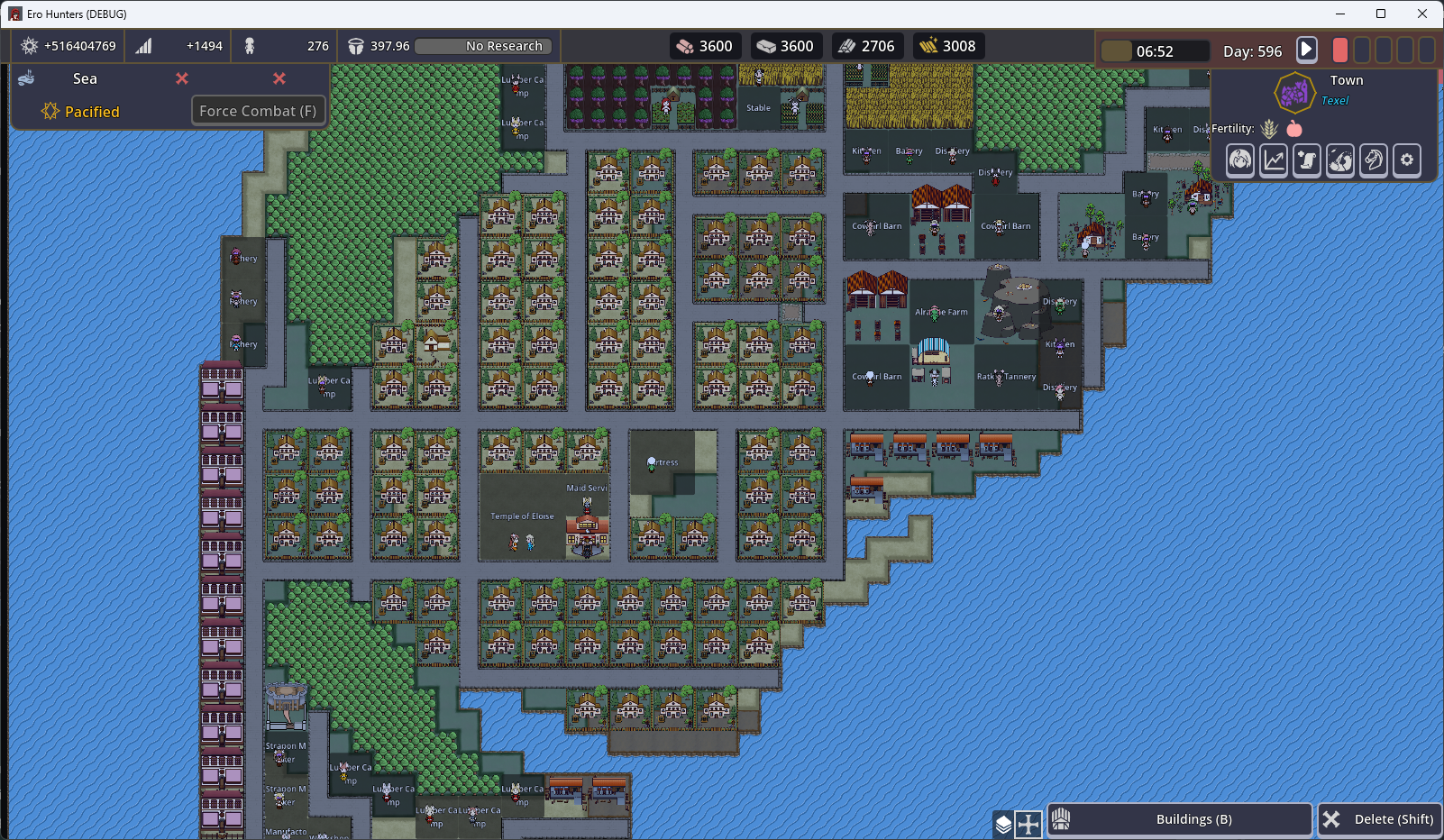Click the wheat resource icon showing 3008
Screen dimensions: 1444x840
click(929, 45)
